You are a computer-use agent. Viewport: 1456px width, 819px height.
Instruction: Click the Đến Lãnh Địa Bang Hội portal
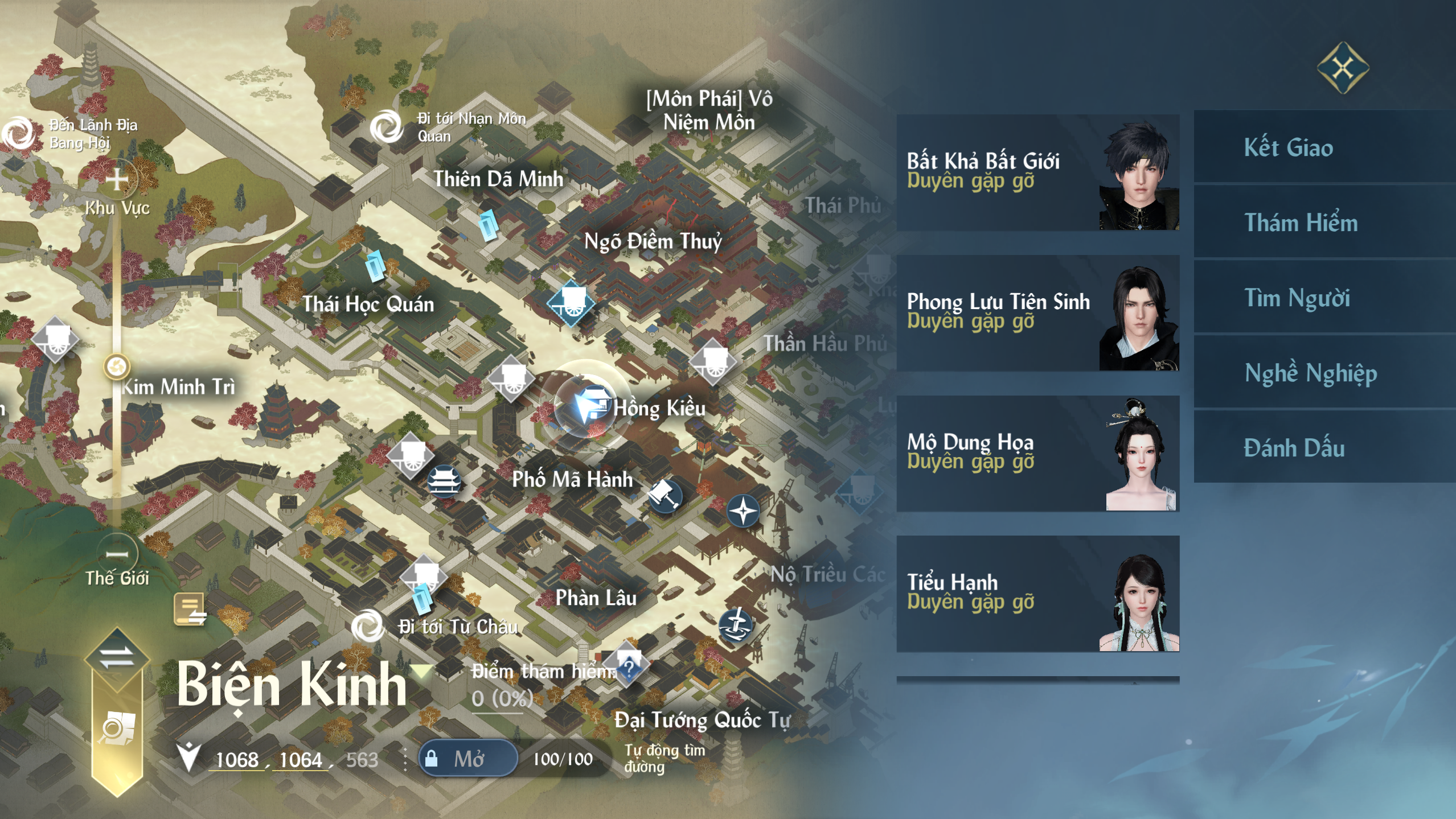point(19,134)
